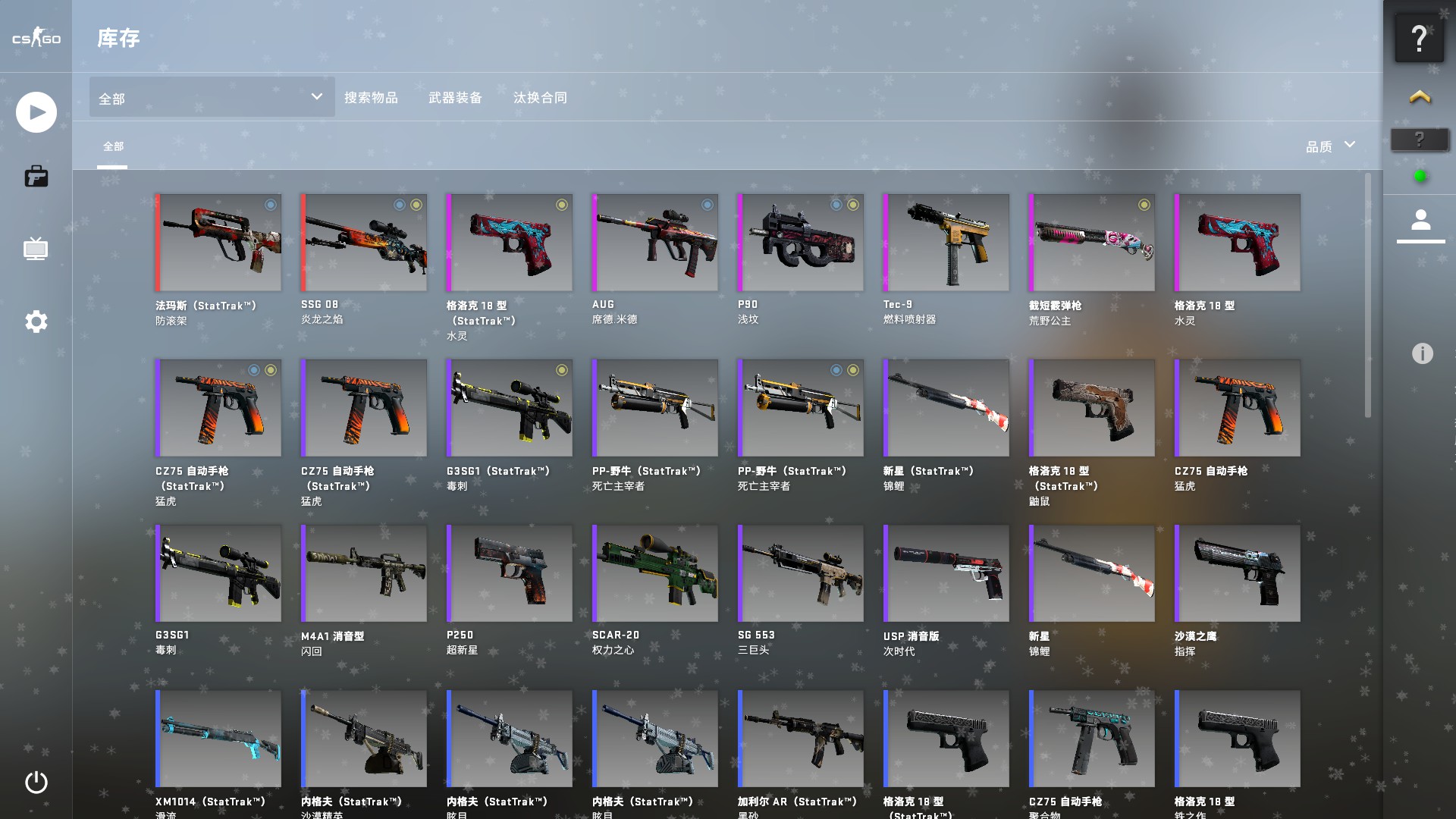Open the 全部 filter dropdown
This screenshot has width=1456, height=819.
[211, 97]
